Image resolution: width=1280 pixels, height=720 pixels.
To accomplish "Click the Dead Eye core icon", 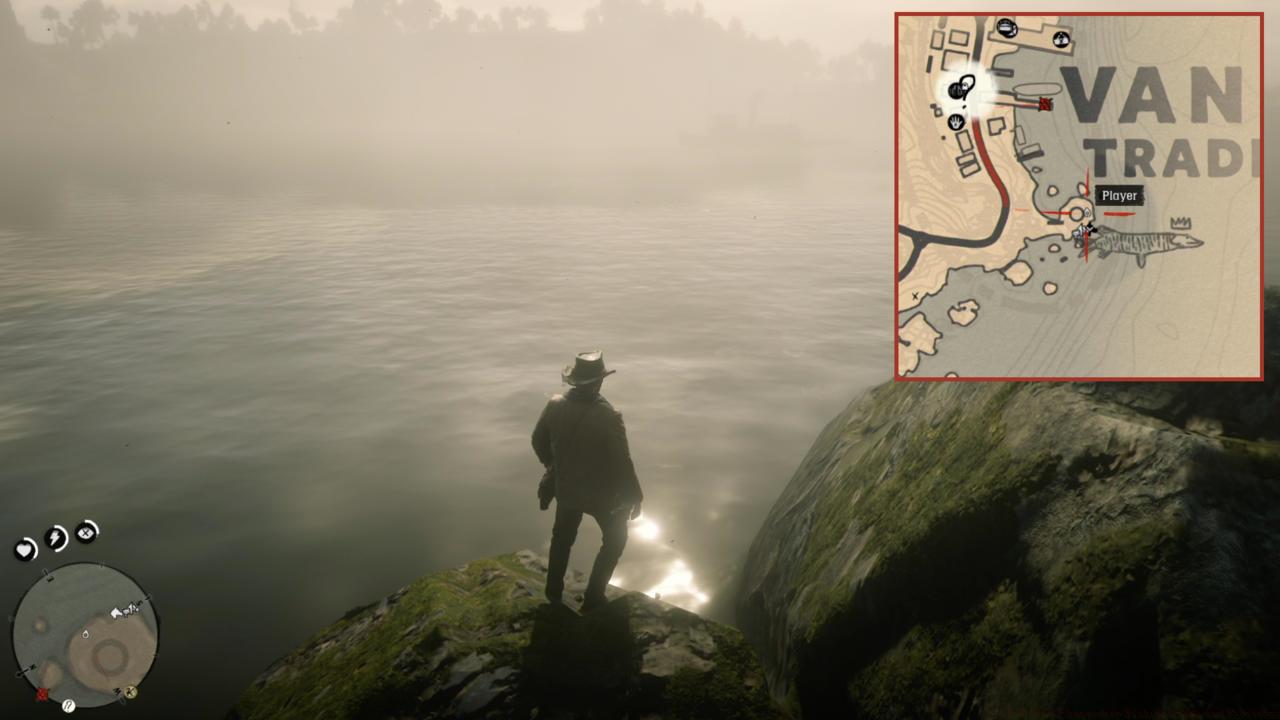I will [85, 533].
